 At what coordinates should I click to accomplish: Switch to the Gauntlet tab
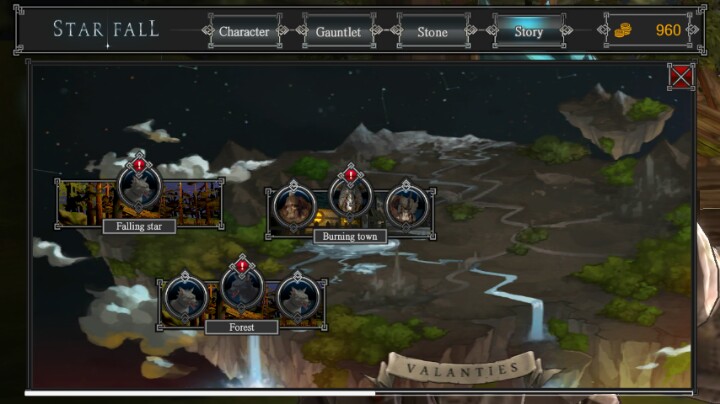[339, 31]
